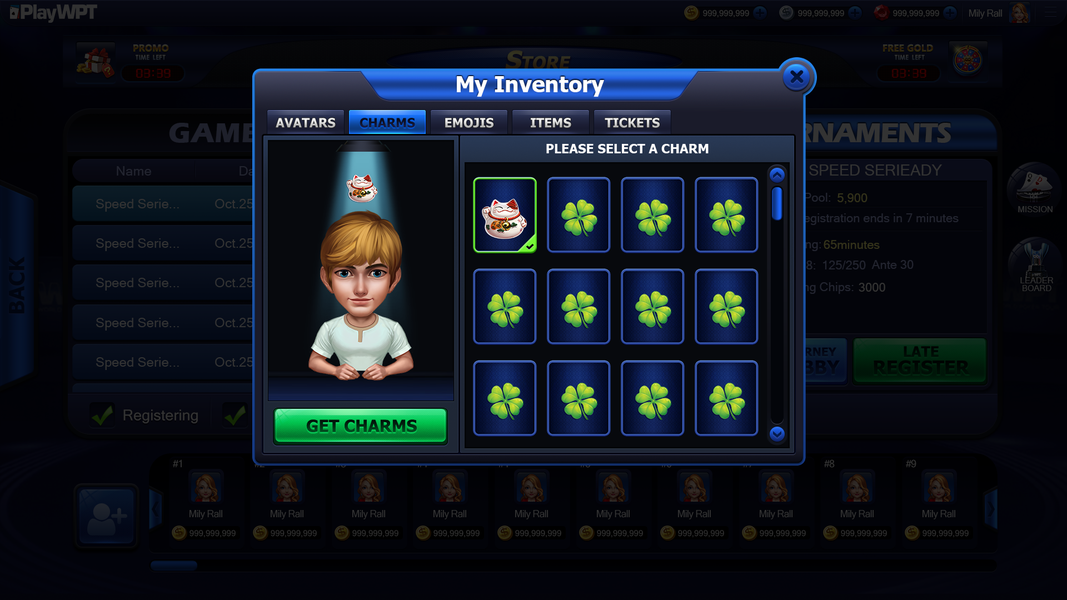Go back using the Back side tab

point(18,285)
